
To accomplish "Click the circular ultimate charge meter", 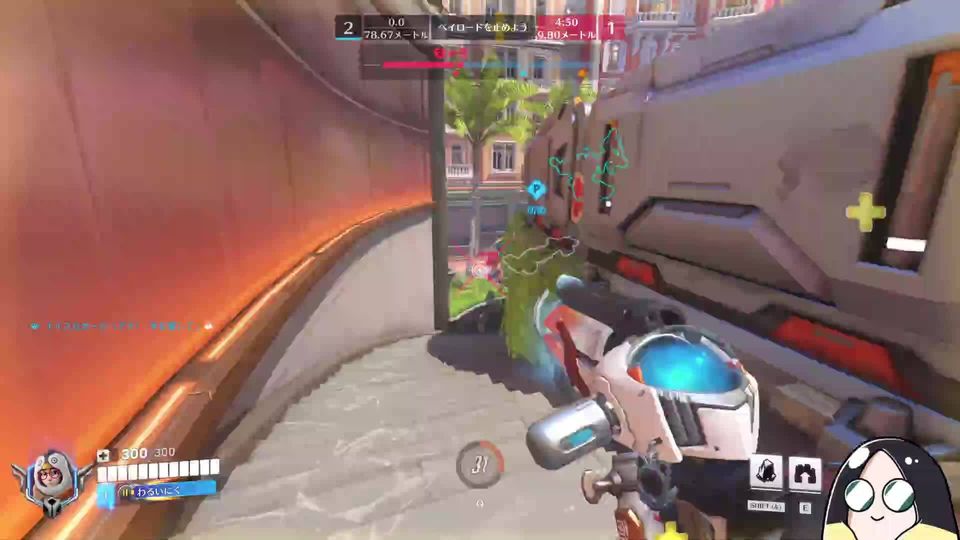I will (479, 463).
